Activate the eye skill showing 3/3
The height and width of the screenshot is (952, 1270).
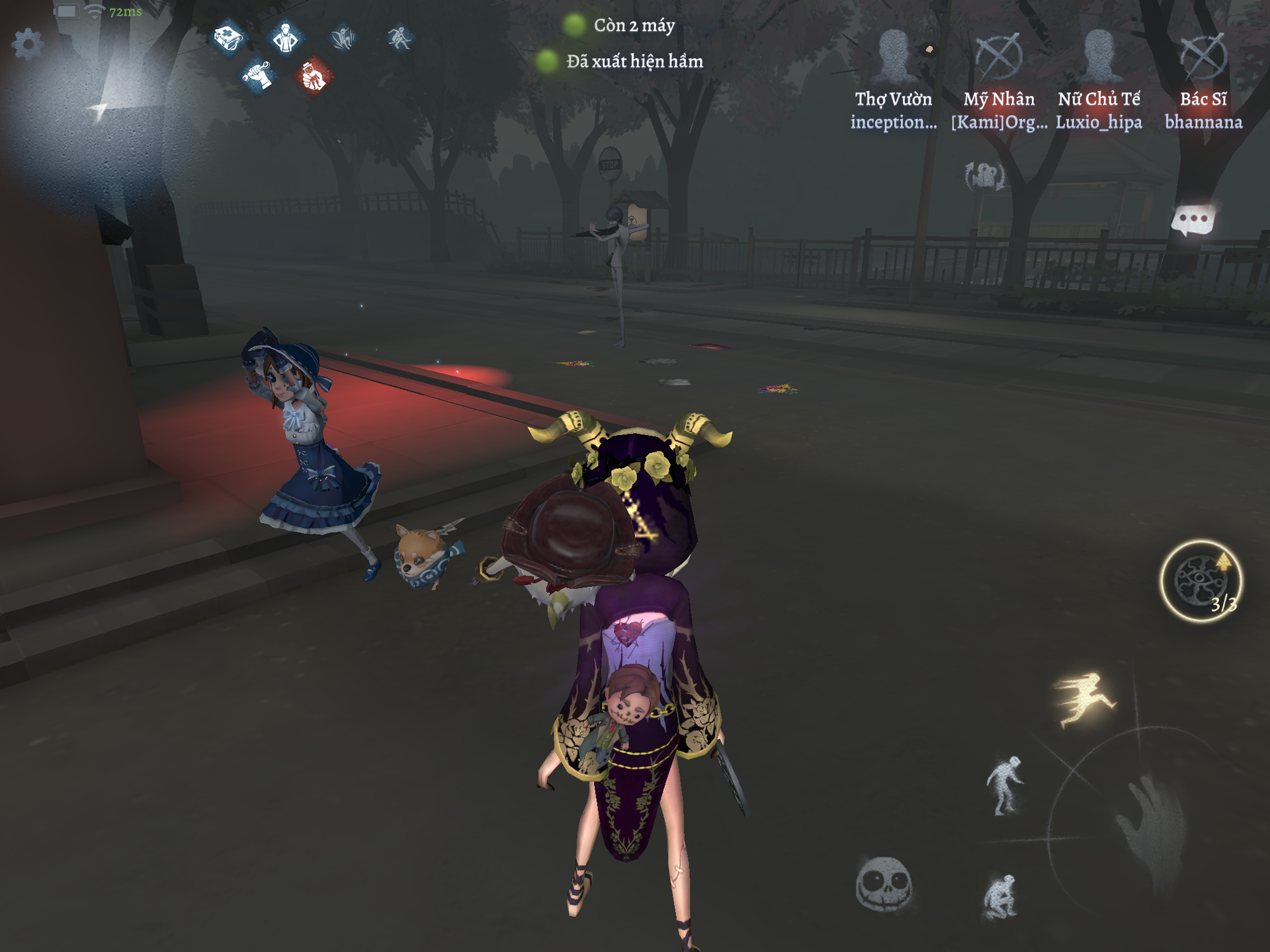pyautogui.click(x=1201, y=581)
